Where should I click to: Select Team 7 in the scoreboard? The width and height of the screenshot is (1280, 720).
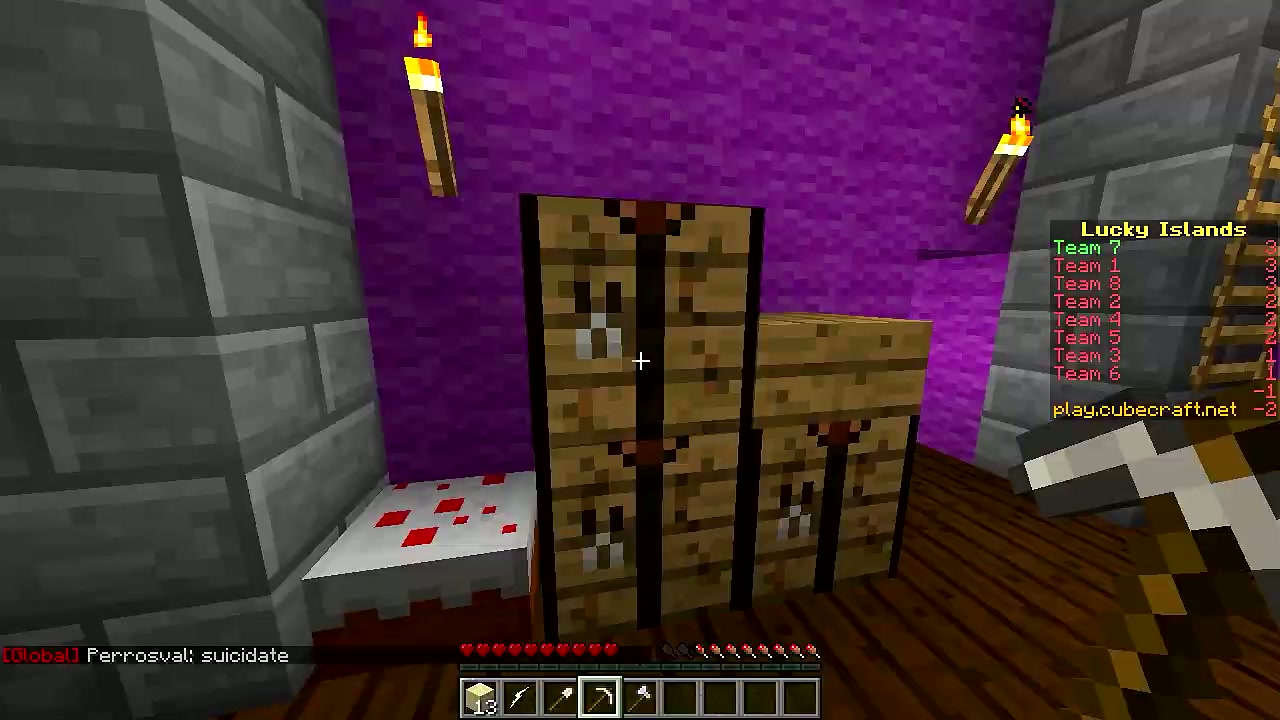1086,247
